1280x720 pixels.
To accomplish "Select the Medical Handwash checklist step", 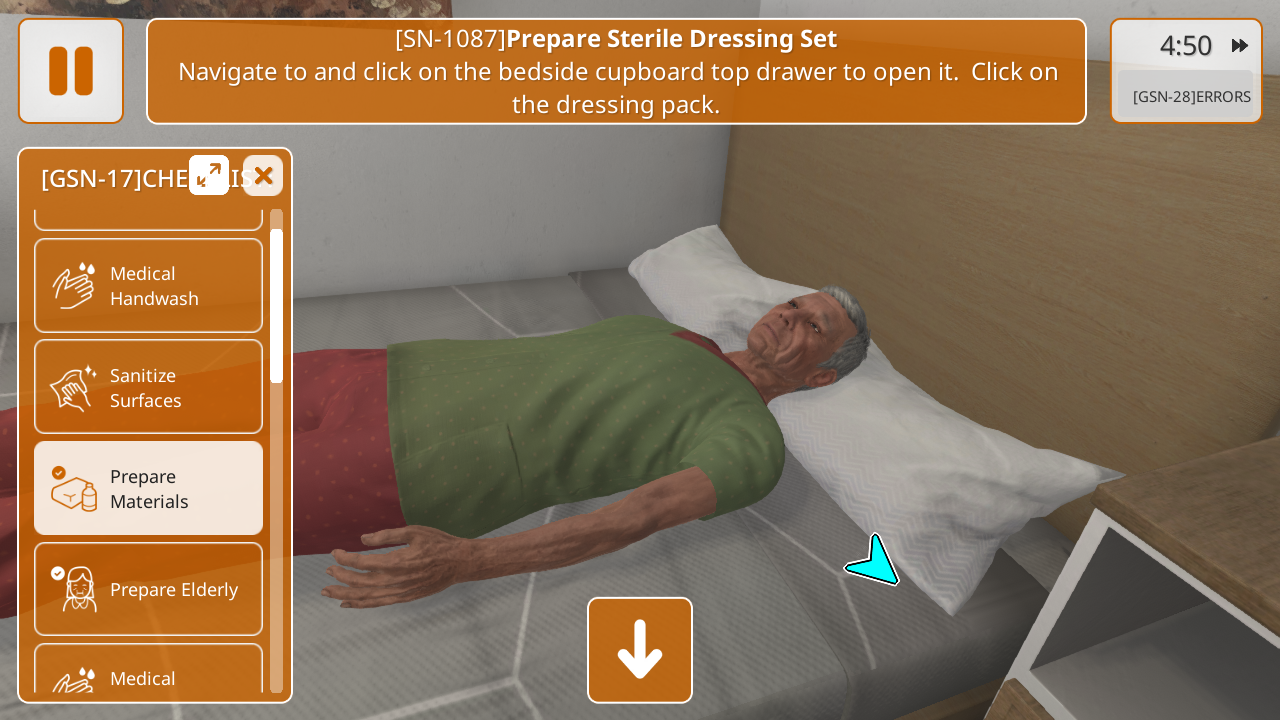I will click(149, 286).
